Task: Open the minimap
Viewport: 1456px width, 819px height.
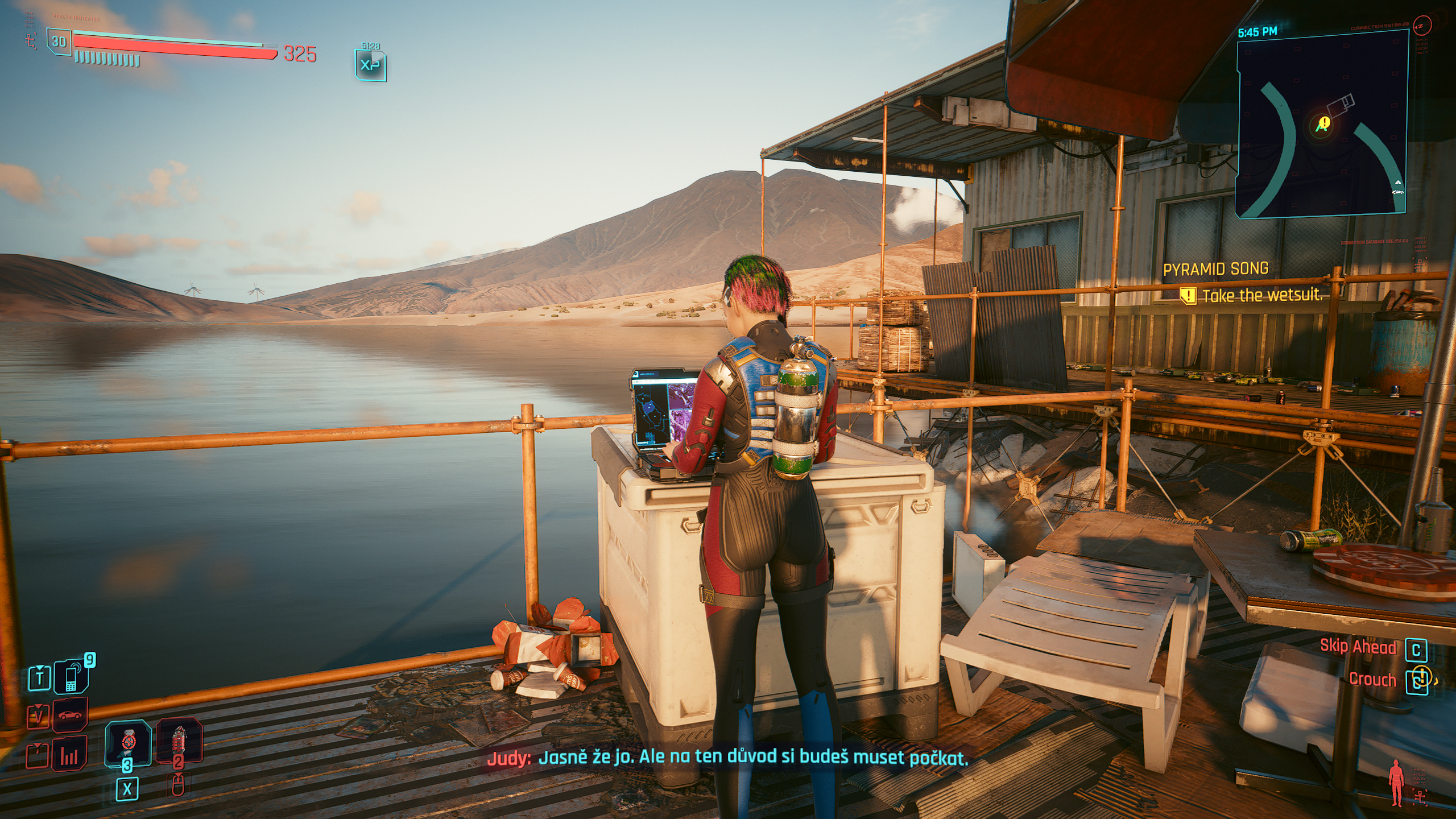Action: pos(1322,124)
